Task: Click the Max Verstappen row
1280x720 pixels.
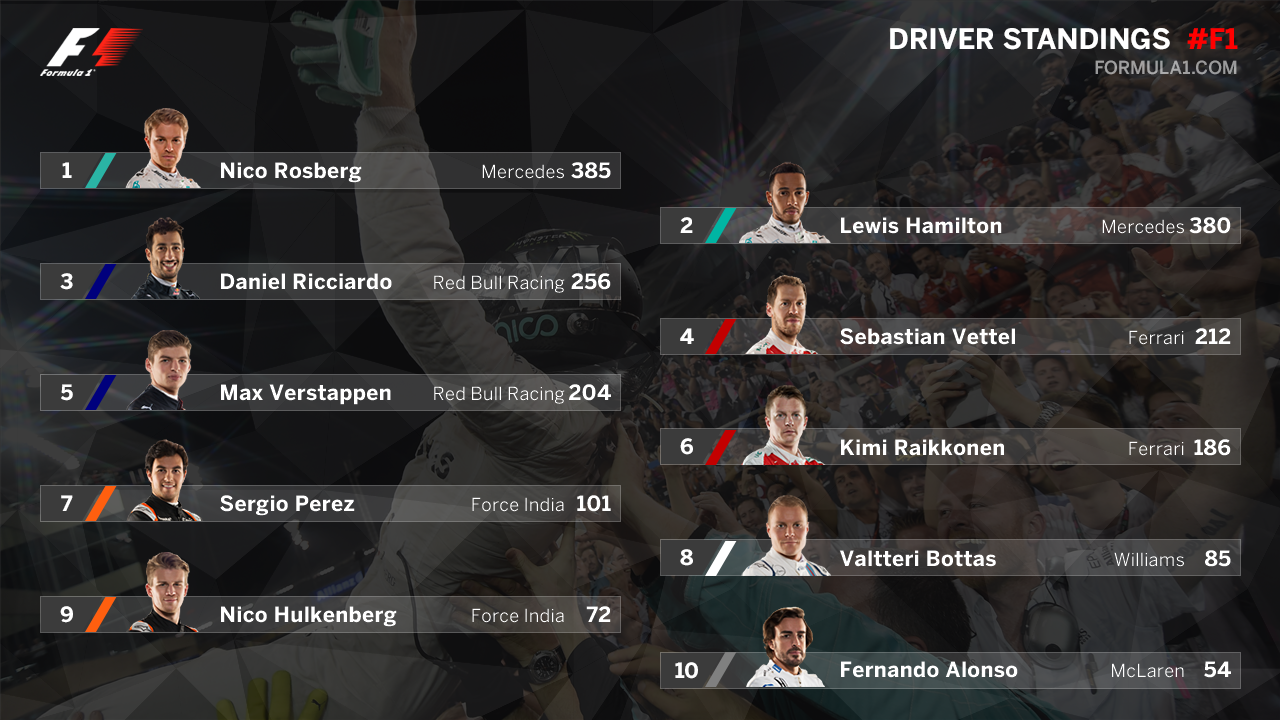Action: [x=330, y=393]
